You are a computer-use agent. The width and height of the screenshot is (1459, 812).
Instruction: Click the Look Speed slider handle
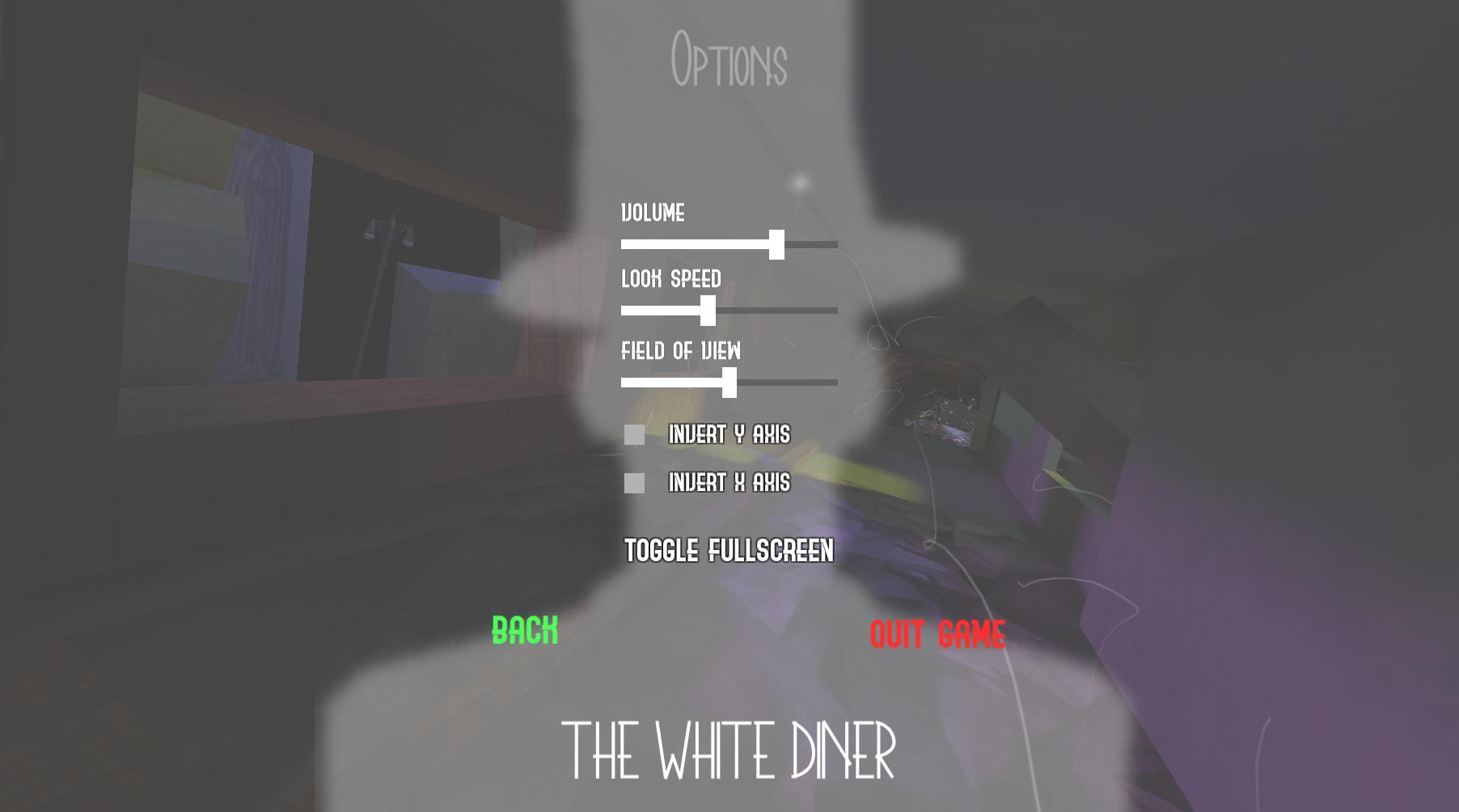coord(709,309)
